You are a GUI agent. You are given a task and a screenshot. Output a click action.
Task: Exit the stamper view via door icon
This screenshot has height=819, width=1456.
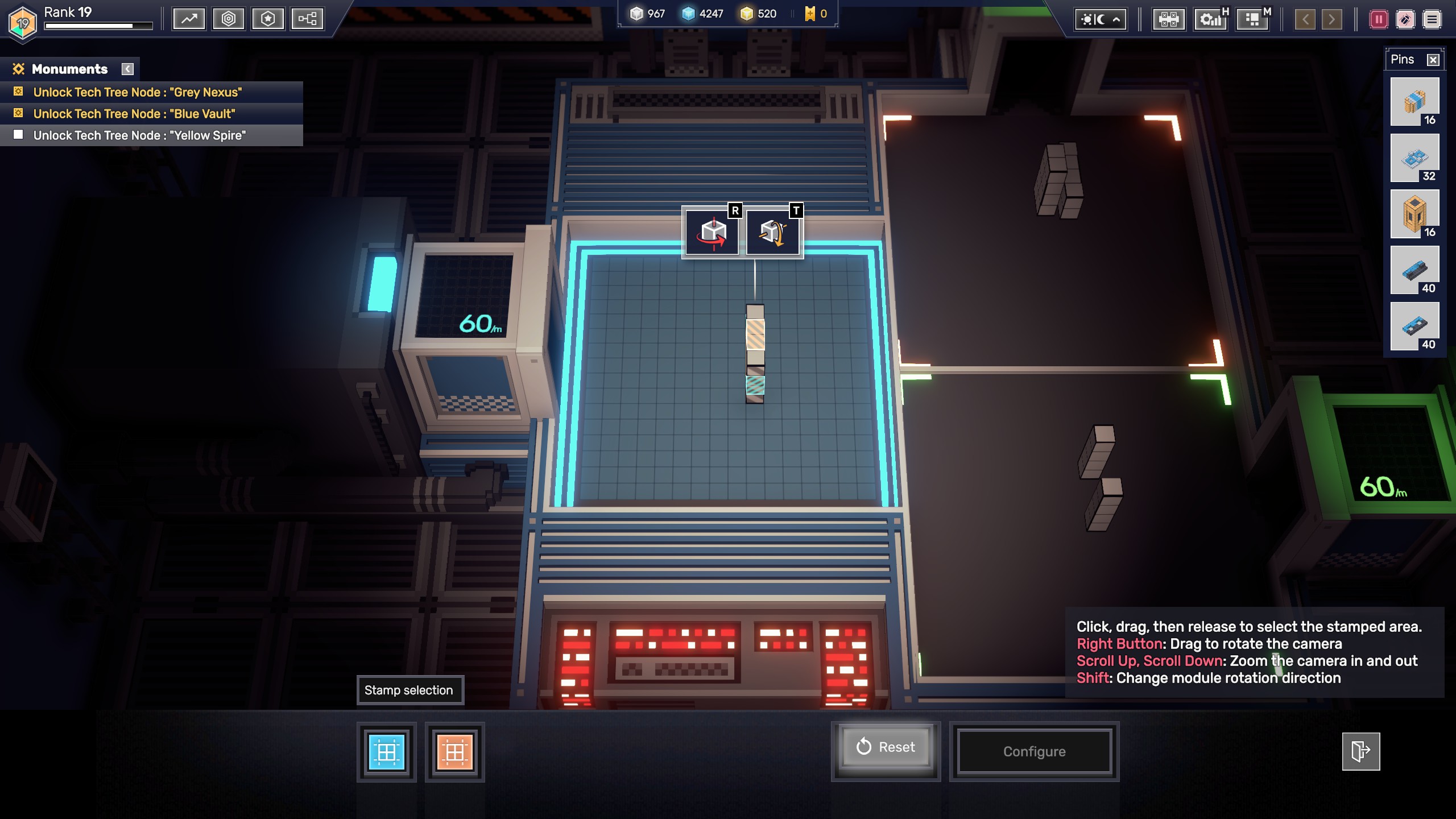(1360, 751)
